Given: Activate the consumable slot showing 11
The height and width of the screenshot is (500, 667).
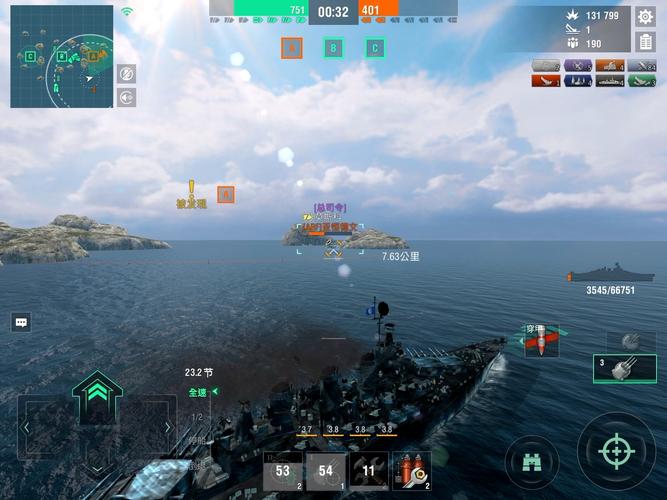Looking at the screenshot, I should 369,470.
